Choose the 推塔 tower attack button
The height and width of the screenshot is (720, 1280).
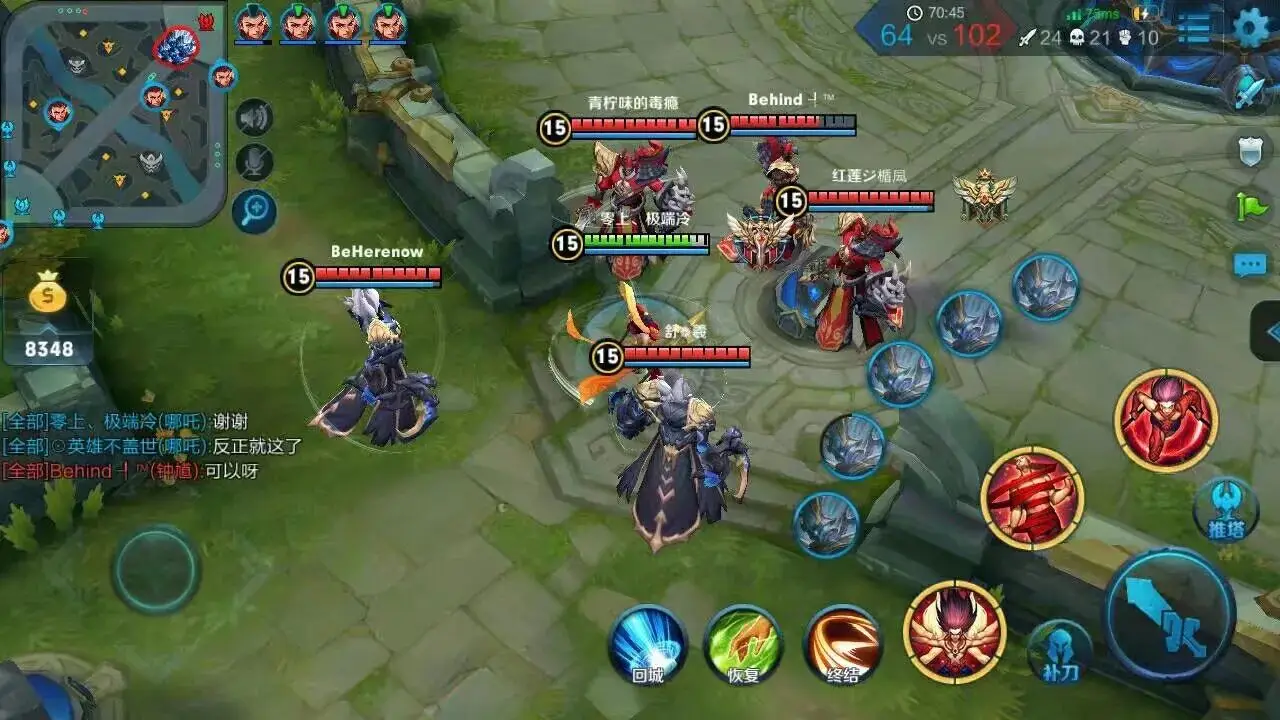tap(1225, 509)
